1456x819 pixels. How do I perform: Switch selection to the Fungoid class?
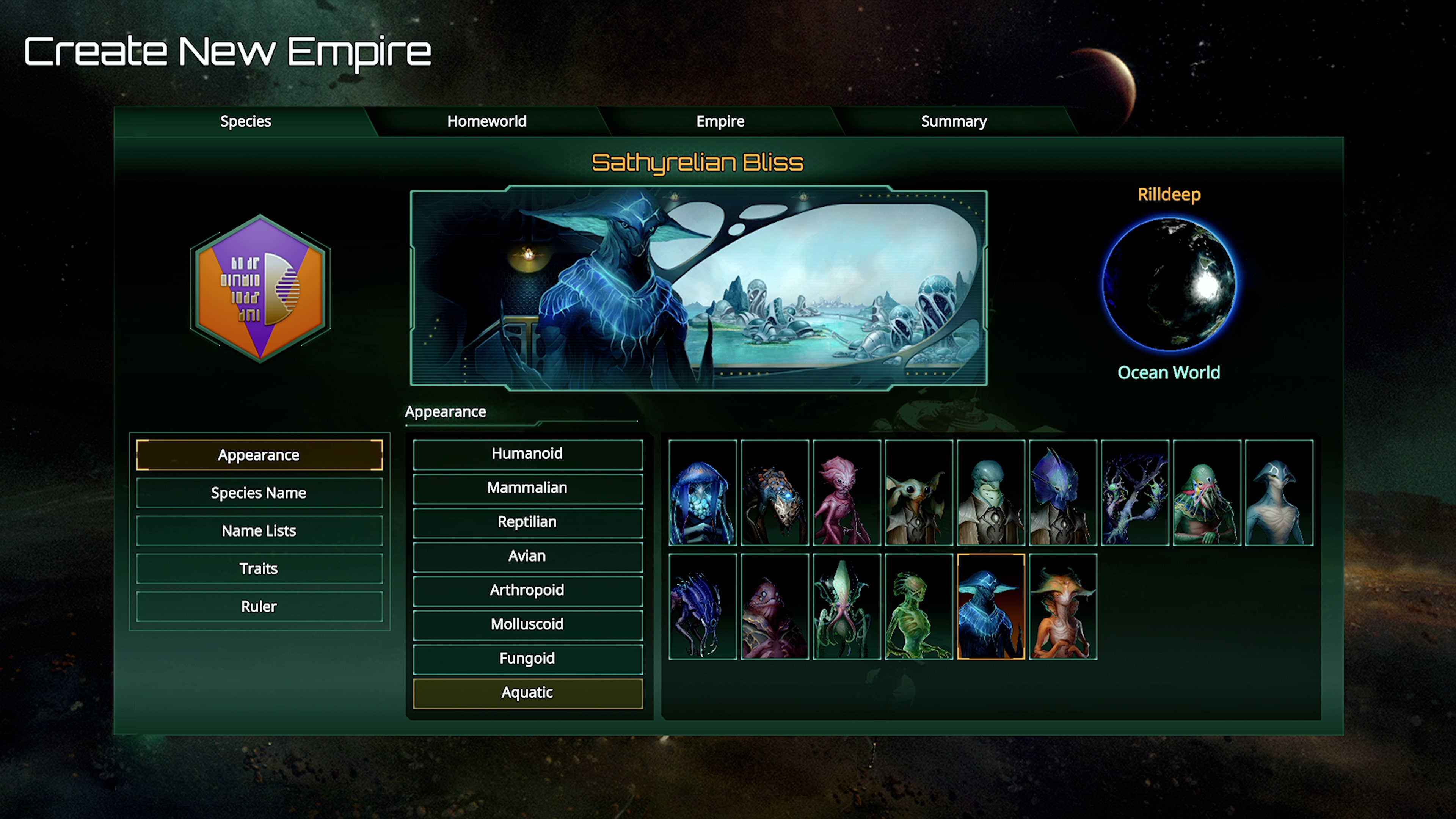pos(527,659)
